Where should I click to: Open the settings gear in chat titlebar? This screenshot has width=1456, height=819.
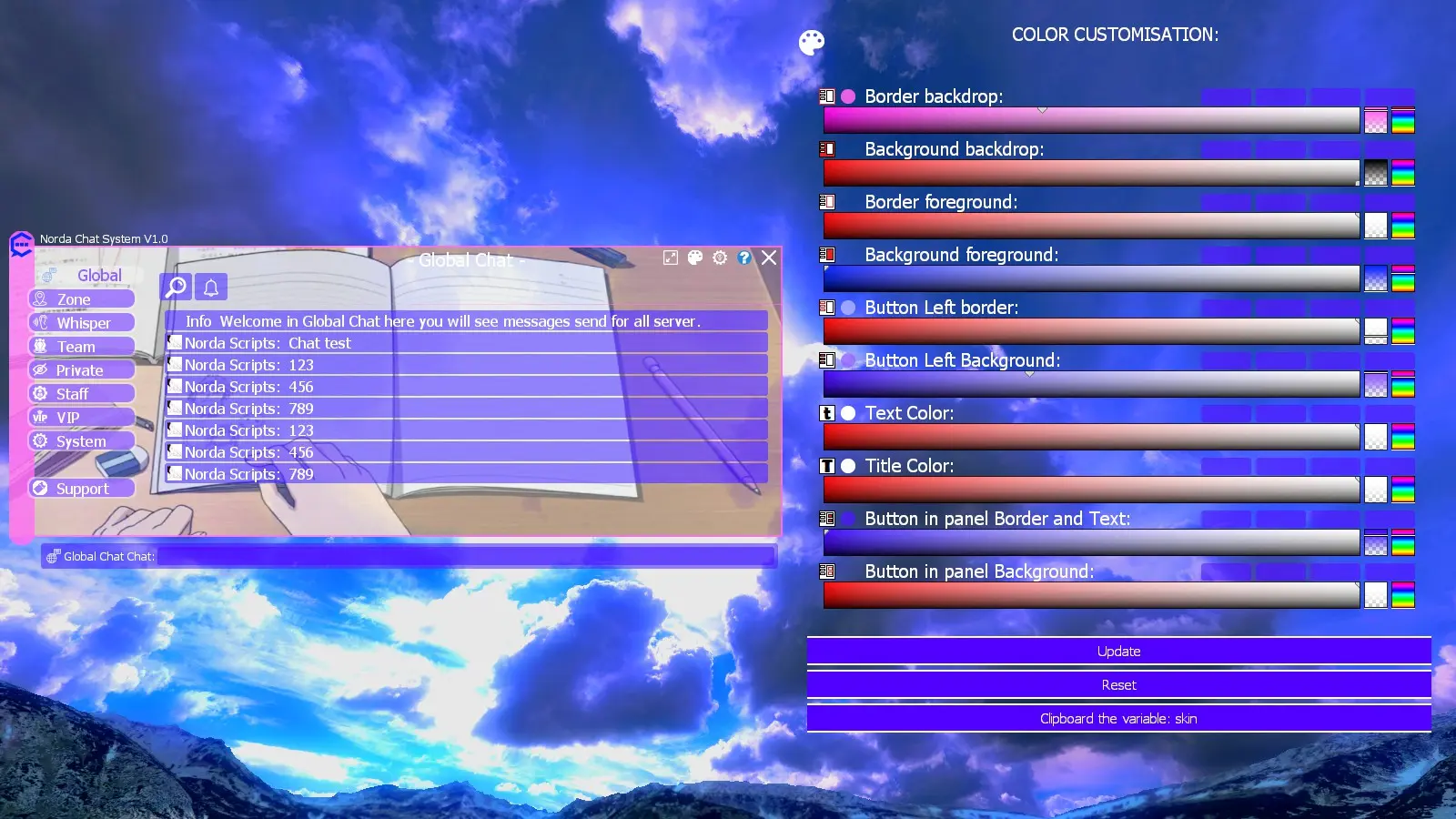pyautogui.click(x=720, y=258)
